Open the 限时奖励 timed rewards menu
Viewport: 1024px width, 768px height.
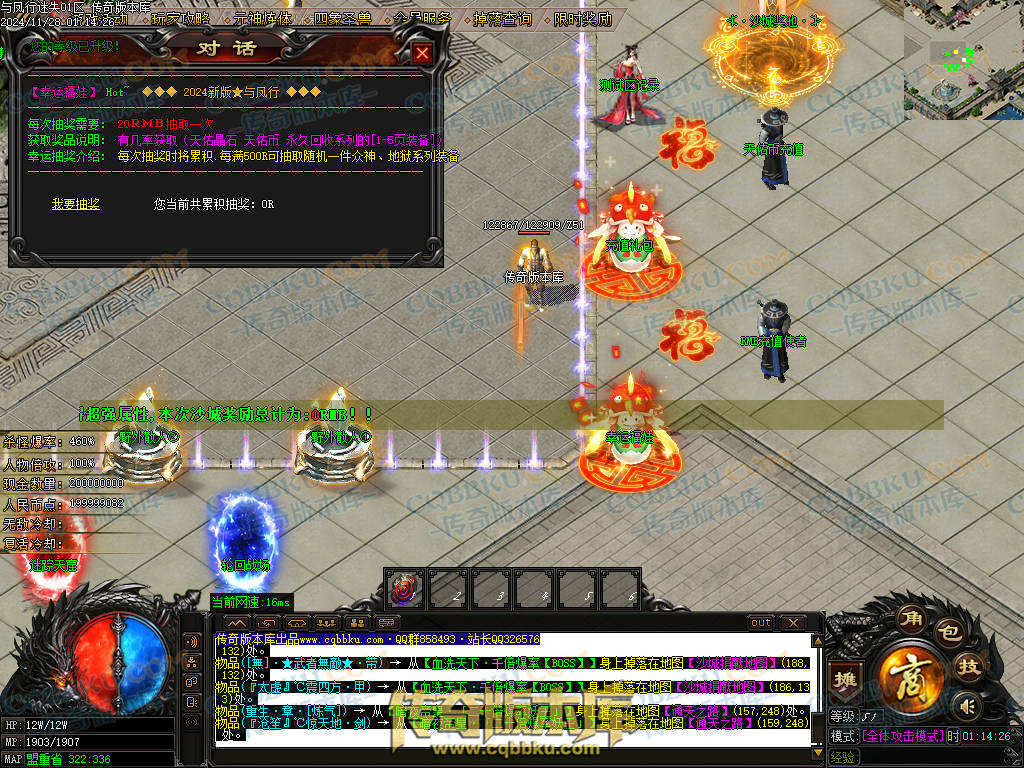583,19
